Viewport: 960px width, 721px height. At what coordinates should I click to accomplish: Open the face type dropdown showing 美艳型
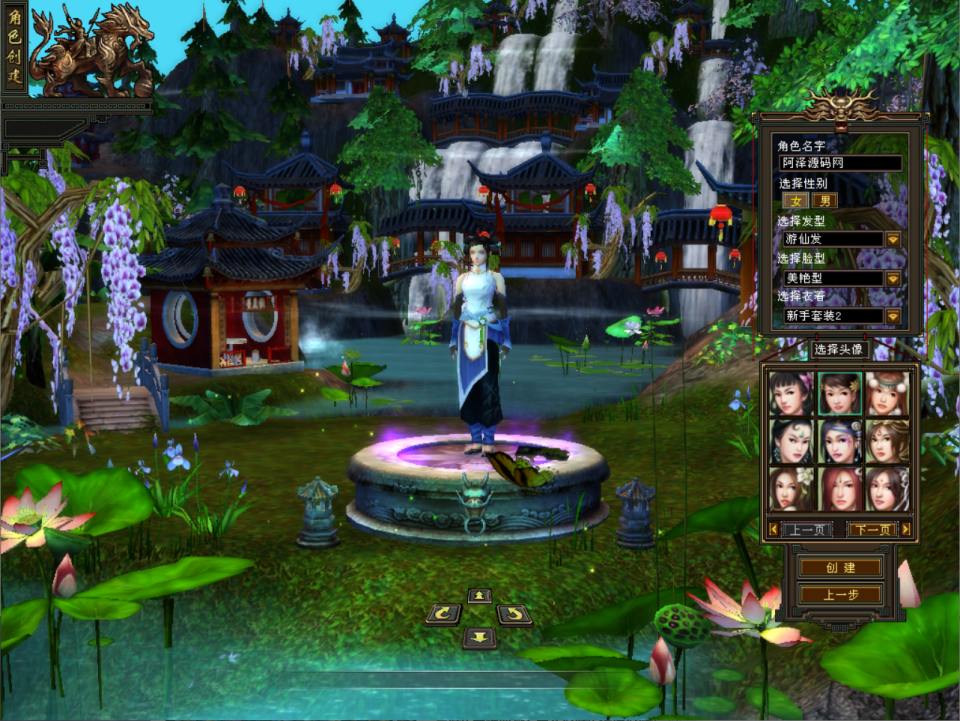pos(893,278)
